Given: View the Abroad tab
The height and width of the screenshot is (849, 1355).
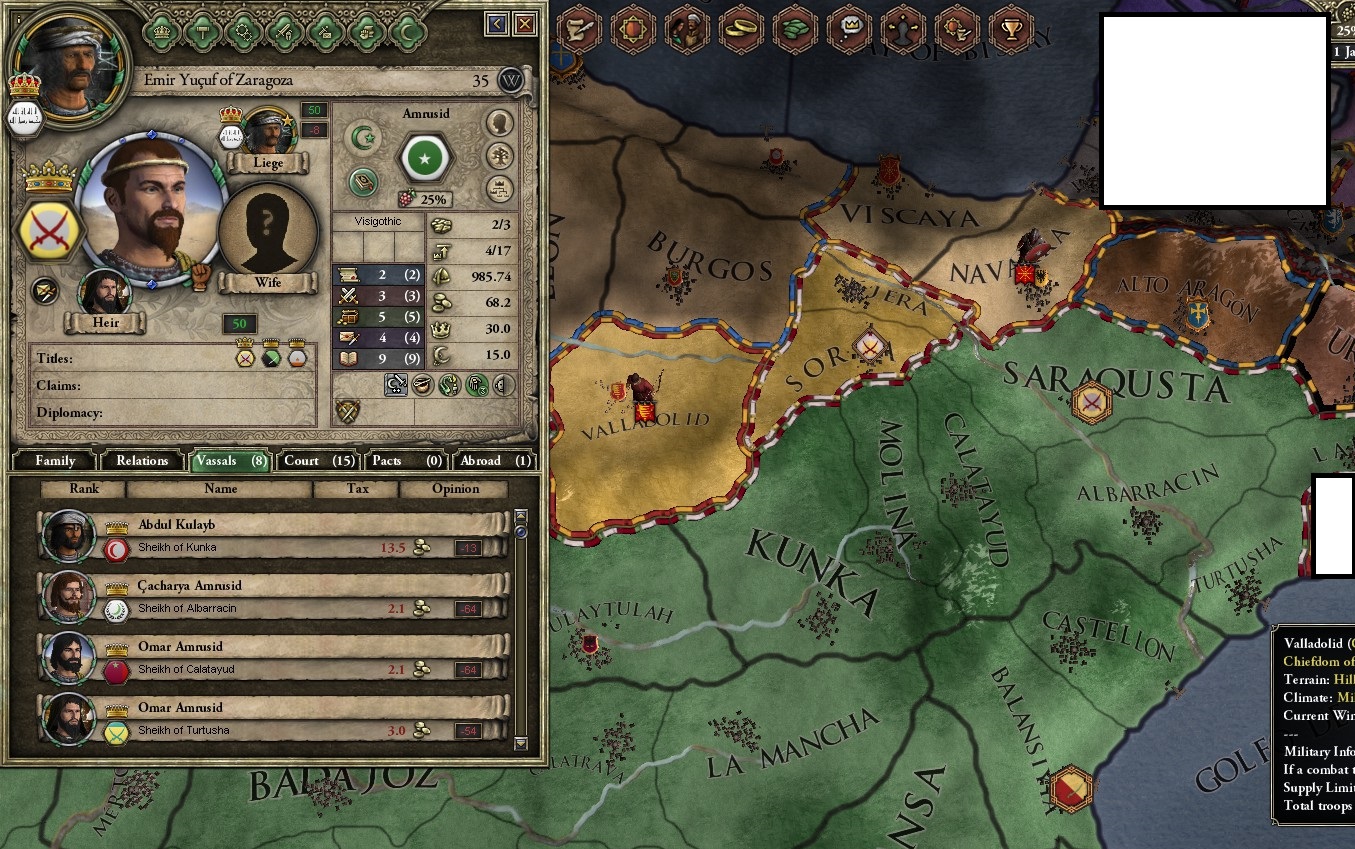Looking at the screenshot, I should click(x=494, y=461).
